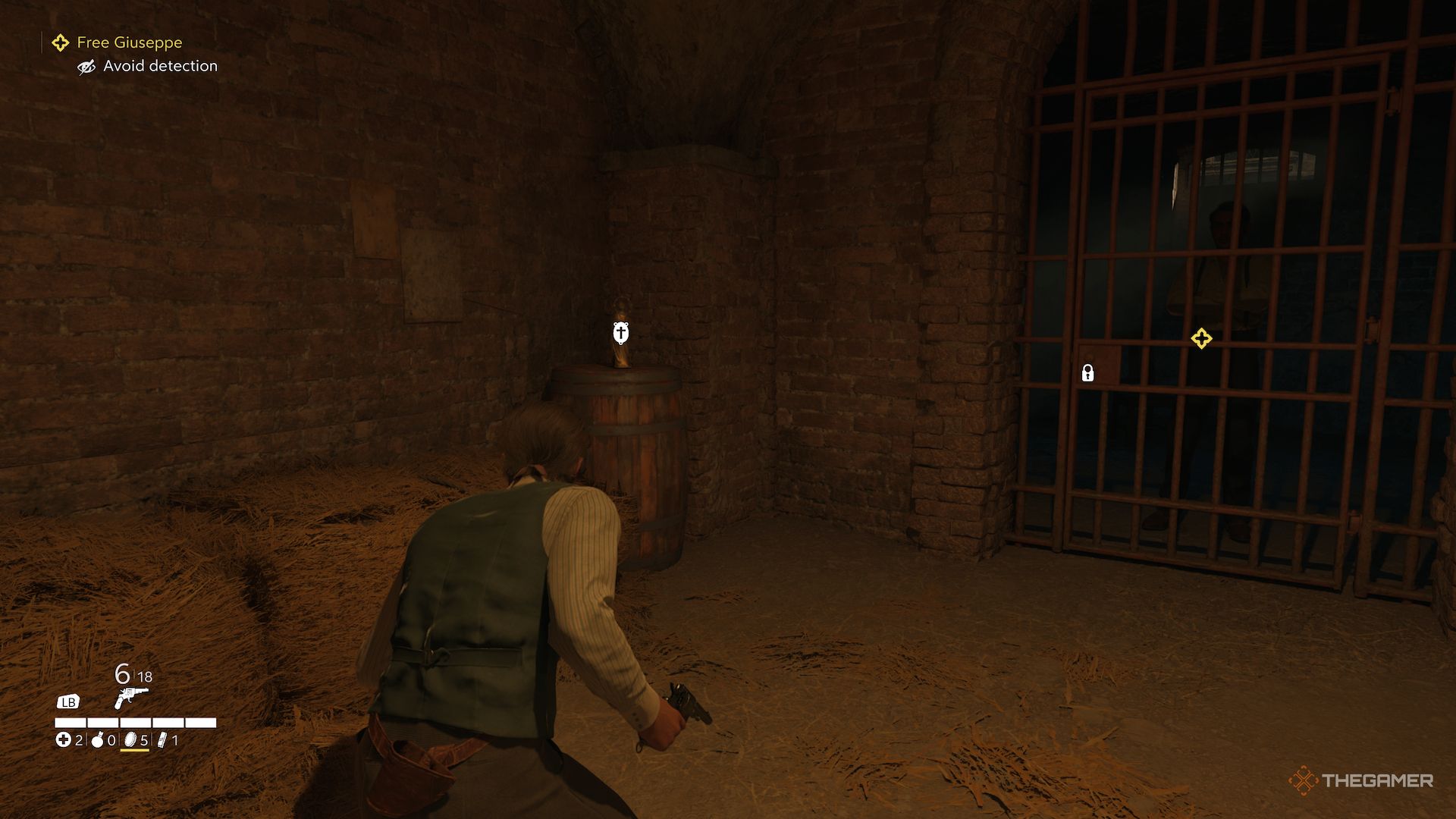Select the flask consumable icon
This screenshot has height=819, width=1456.
pos(97,742)
